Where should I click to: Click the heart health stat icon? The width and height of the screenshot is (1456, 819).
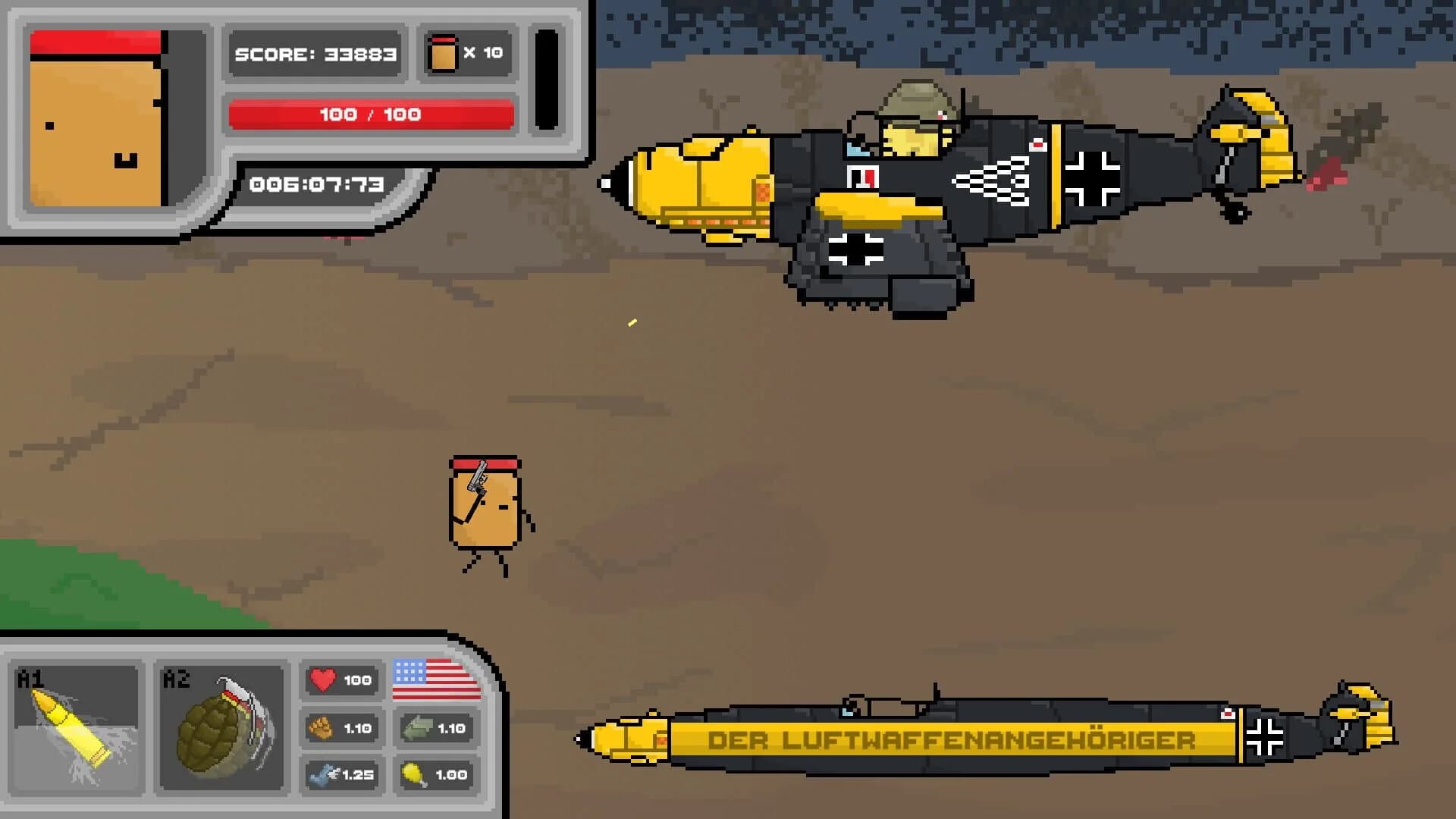click(x=323, y=679)
